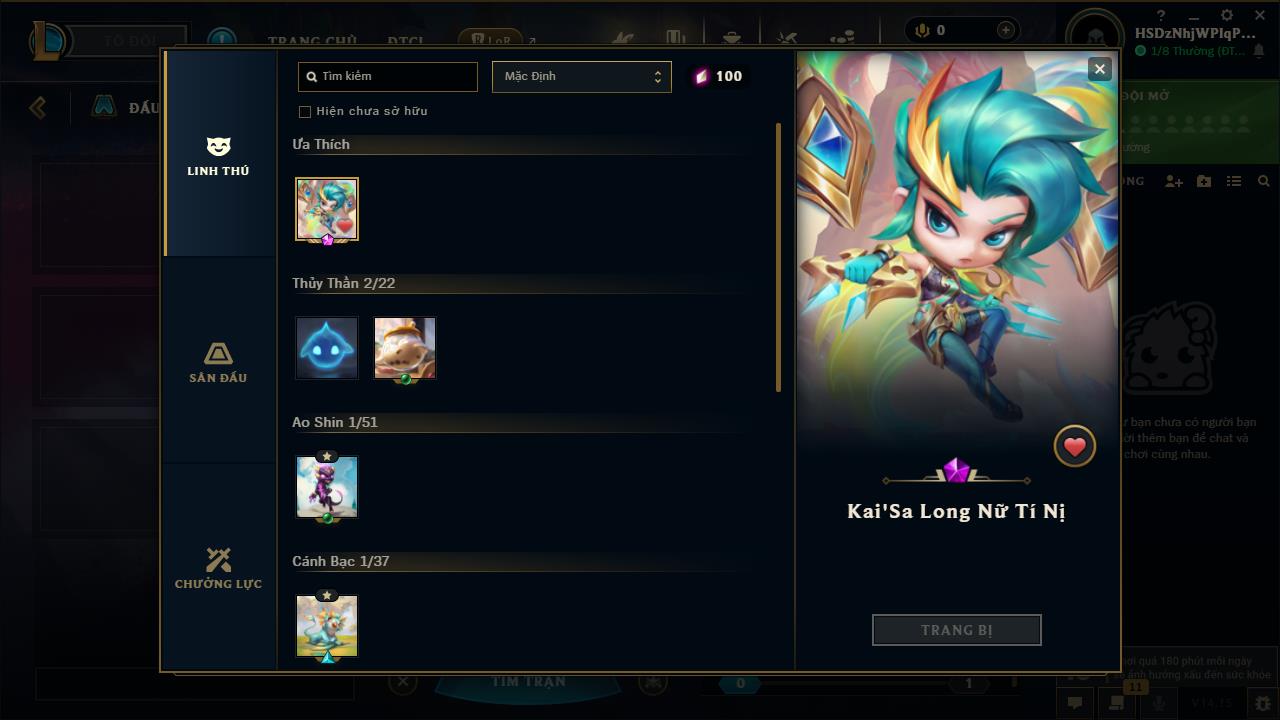The width and height of the screenshot is (1280, 720).
Task: Select the favorited Kai'Sa little legend thumbnail
Action: (x=327, y=209)
